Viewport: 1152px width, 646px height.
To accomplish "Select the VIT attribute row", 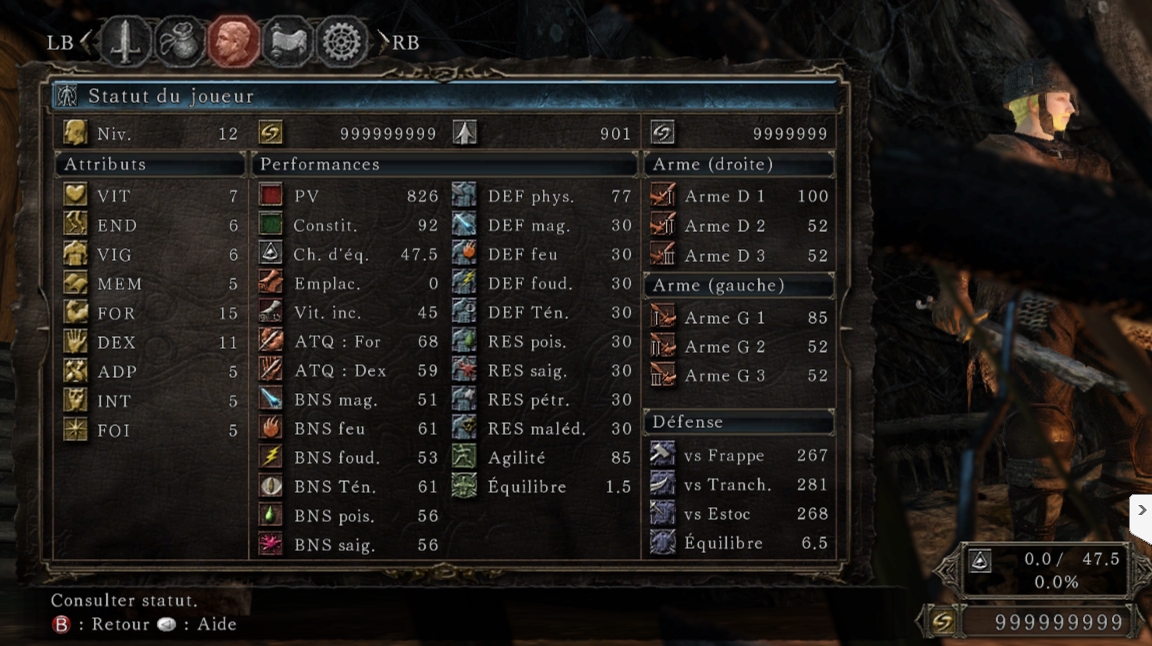I will (150, 196).
